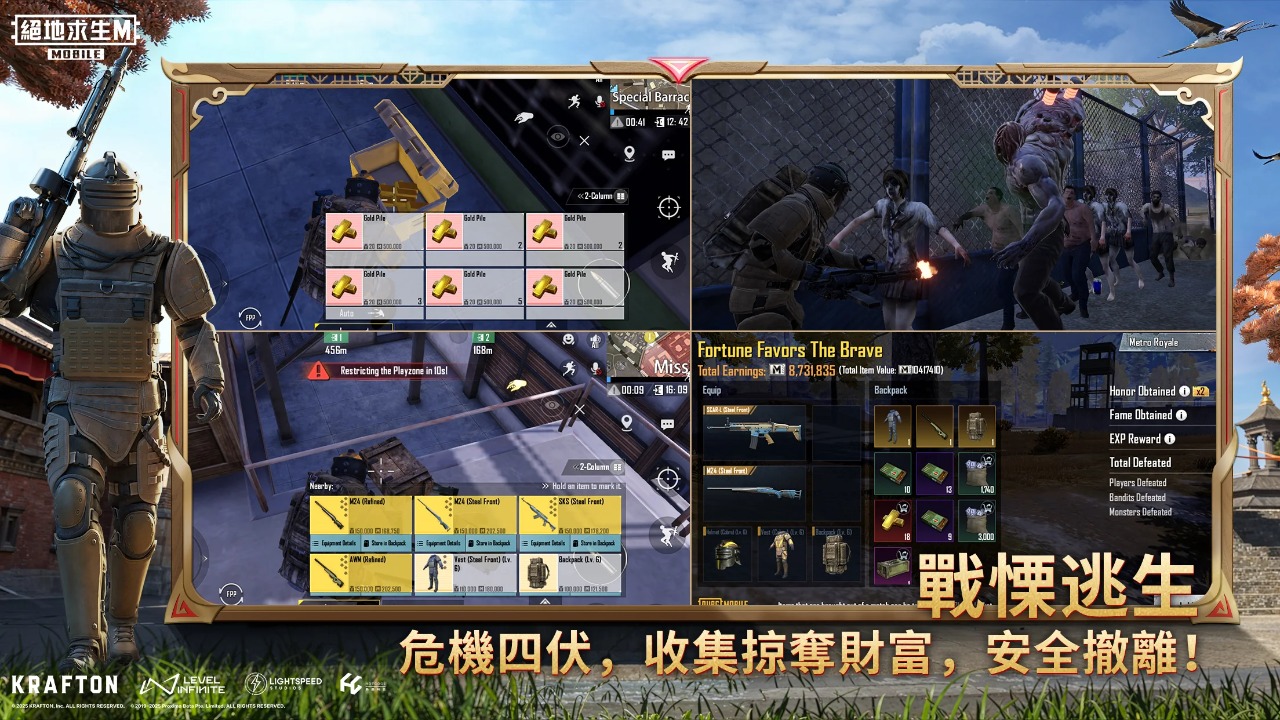Toggle Auto pickup under the Gold Pile list

[348, 312]
